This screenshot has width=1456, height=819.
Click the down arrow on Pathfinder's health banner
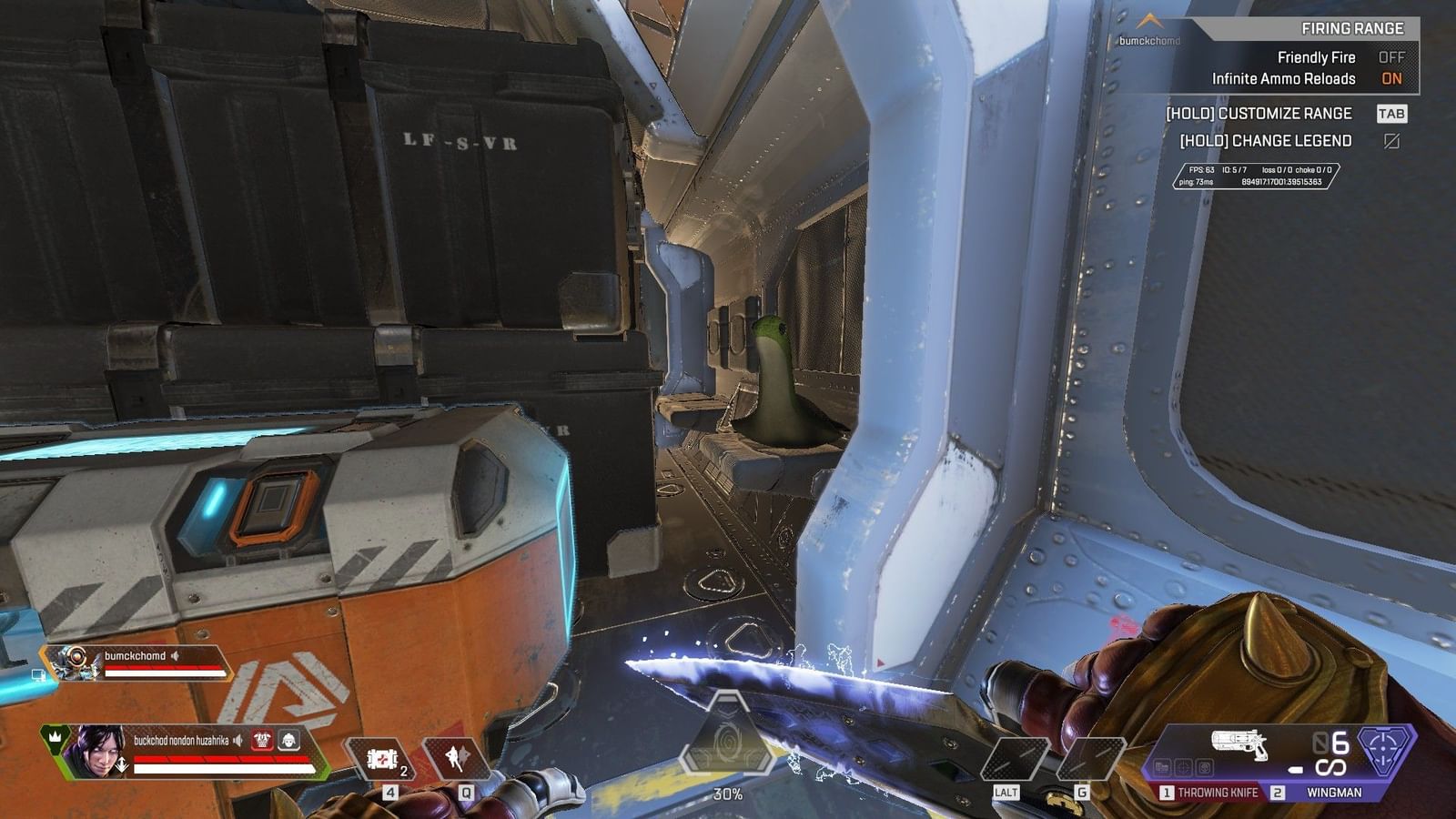tap(95, 673)
